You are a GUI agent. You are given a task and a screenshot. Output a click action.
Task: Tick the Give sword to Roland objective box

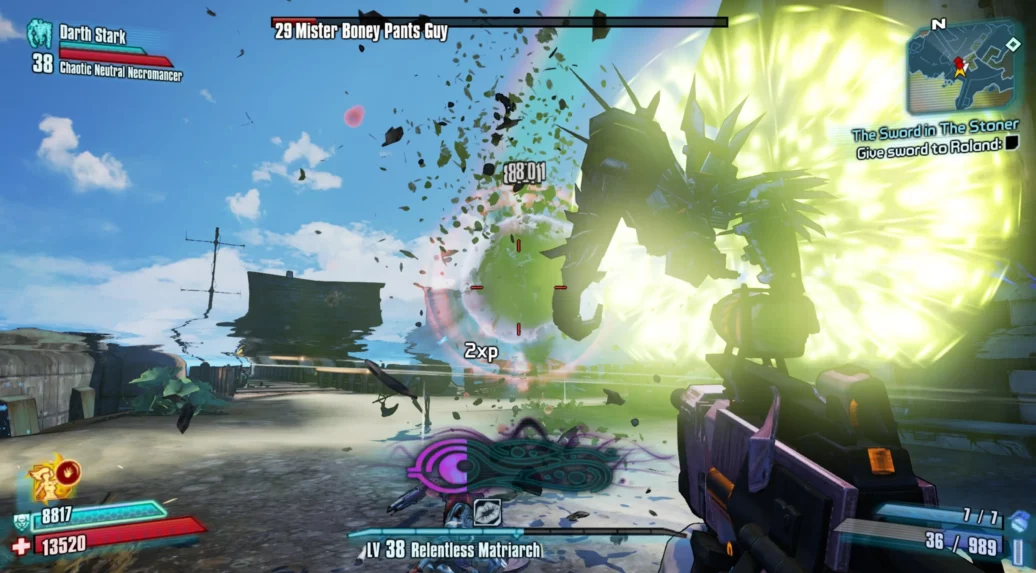pos(1013,153)
